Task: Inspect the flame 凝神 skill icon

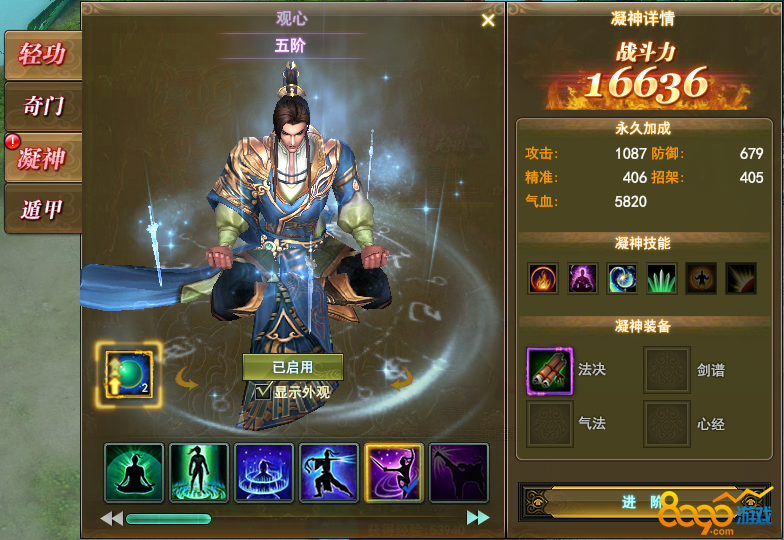Action: pyautogui.click(x=544, y=278)
